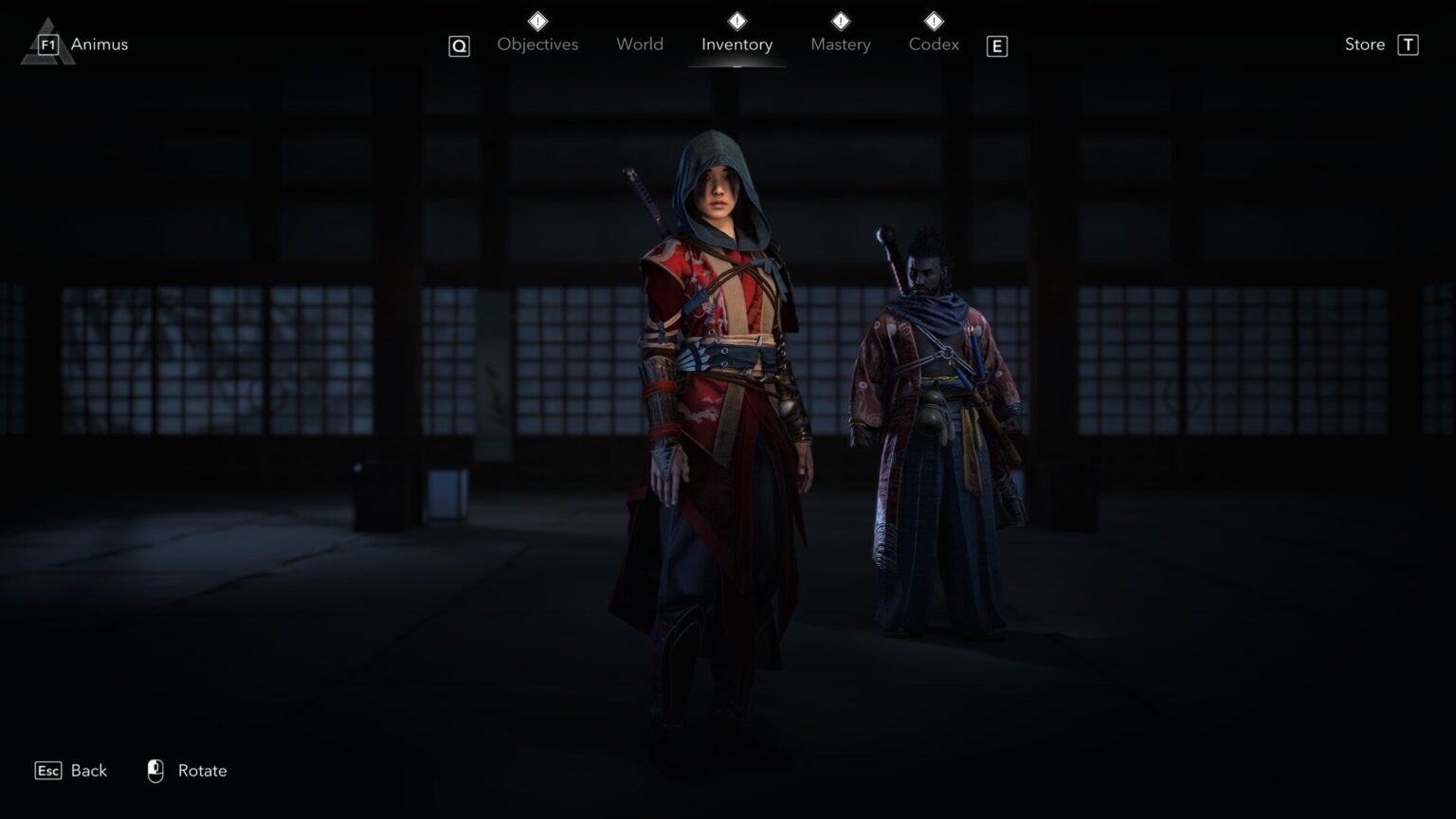
Task: Click the notification diamond above Mastery
Action: click(x=839, y=19)
